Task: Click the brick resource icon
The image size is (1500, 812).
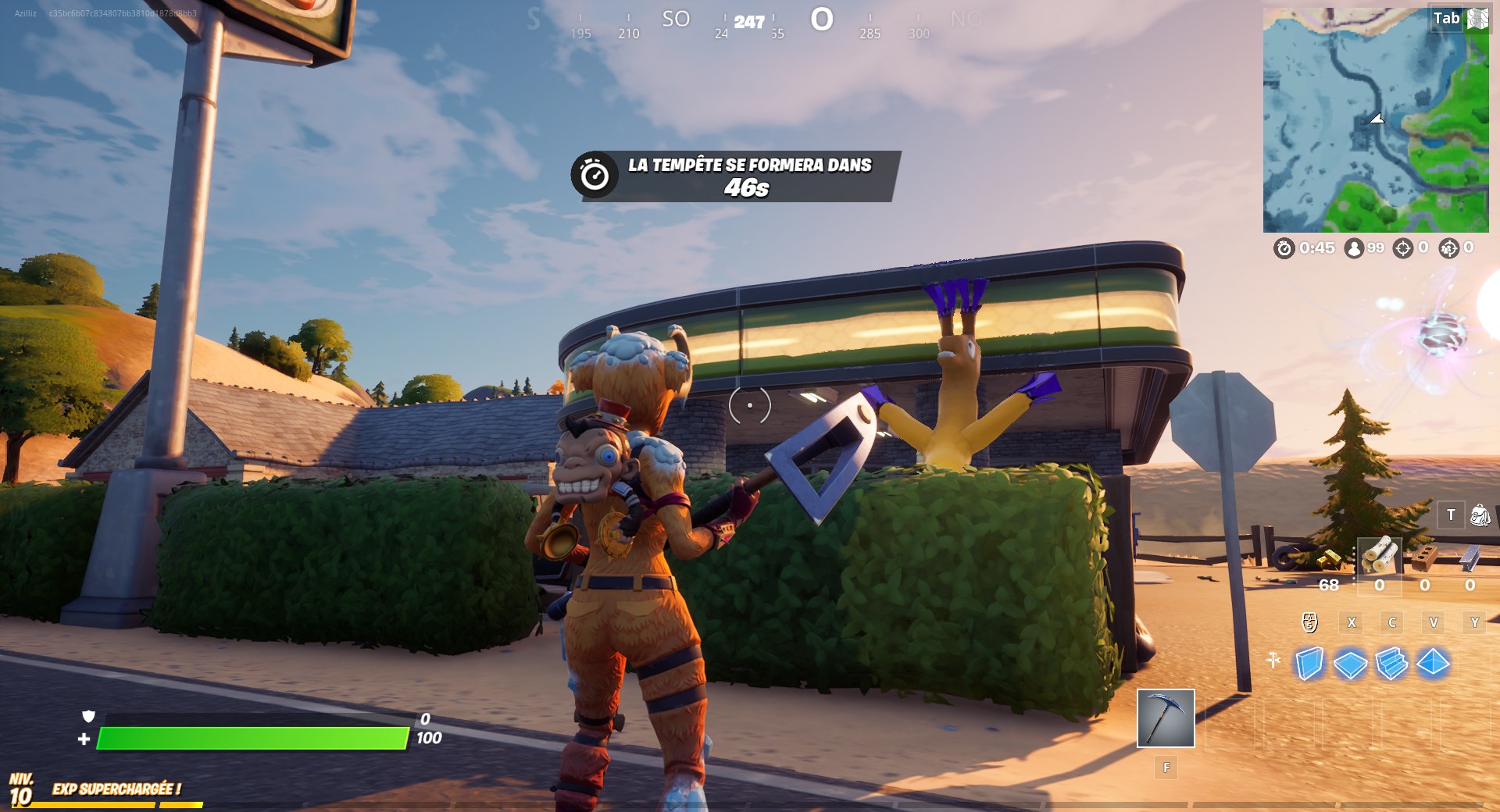Action: tap(1425, 558)
